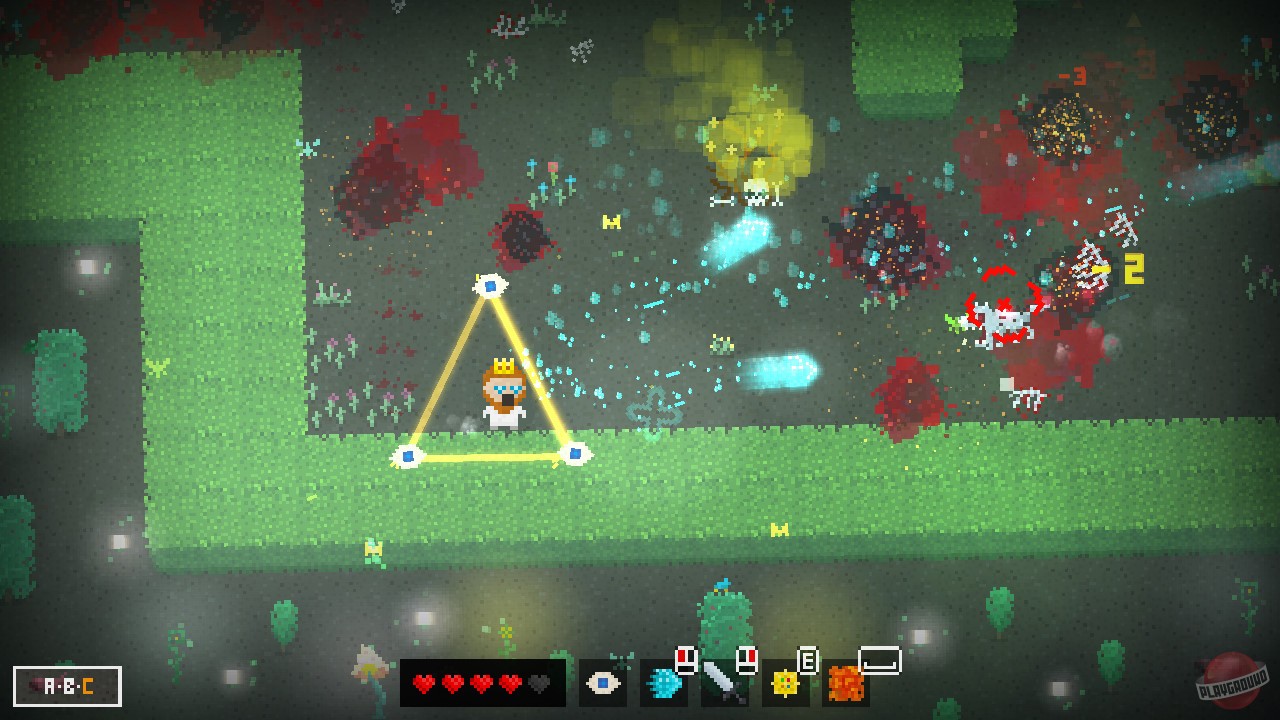Click the E key hint above the star item
Image resolution: width=1280 pixels, height=720 pixels.
click(x=808, y=660)
